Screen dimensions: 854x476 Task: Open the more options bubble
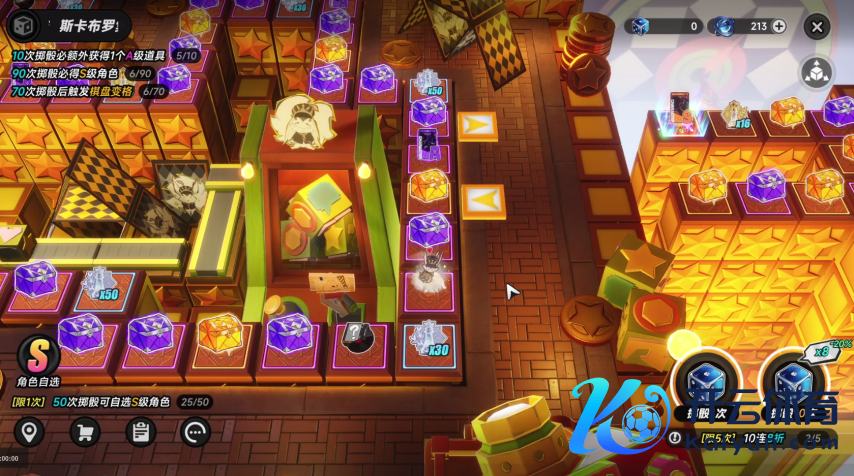(195, 432)
